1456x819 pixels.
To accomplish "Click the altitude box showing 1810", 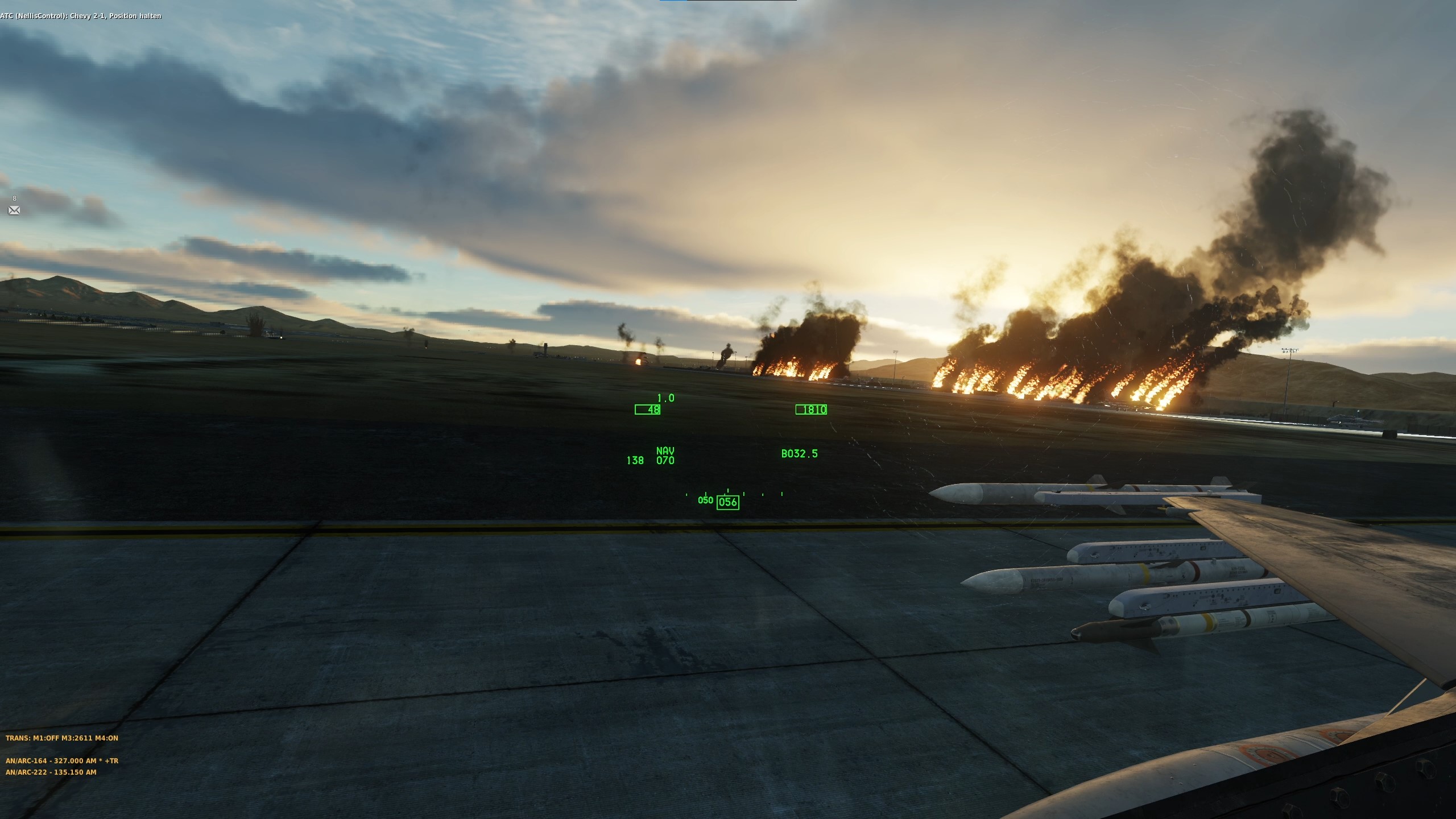I will (812, 409).
